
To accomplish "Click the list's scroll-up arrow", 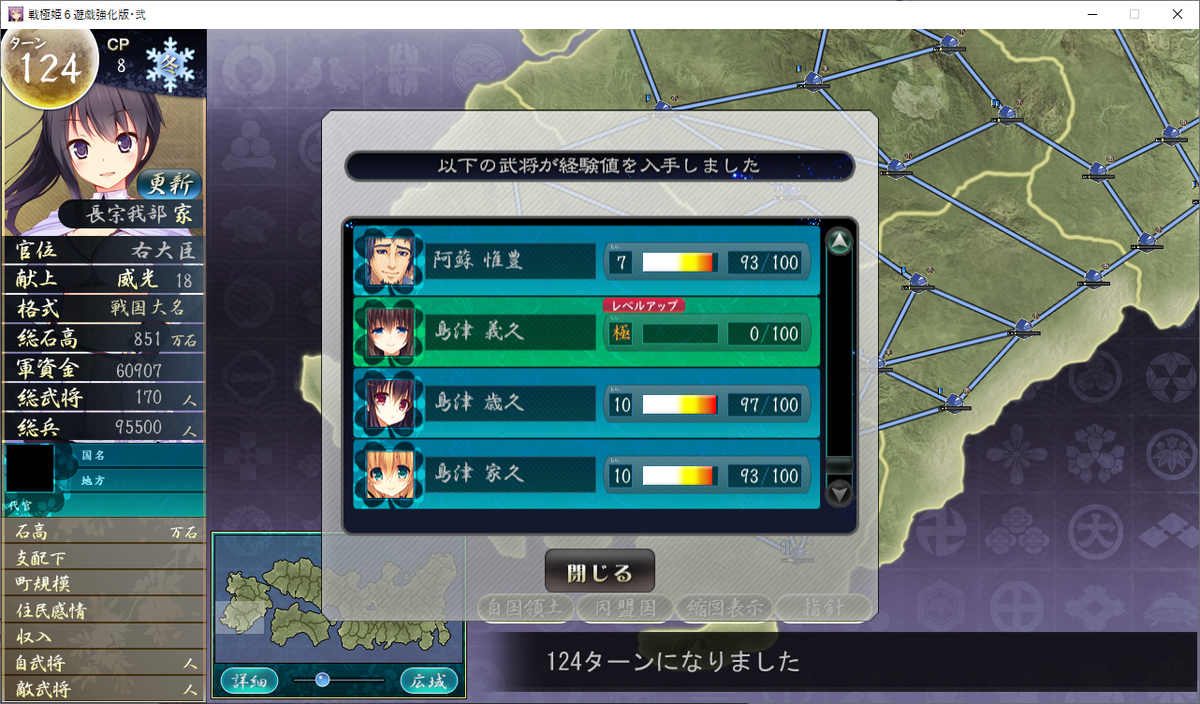I will (x=840, y=242).
